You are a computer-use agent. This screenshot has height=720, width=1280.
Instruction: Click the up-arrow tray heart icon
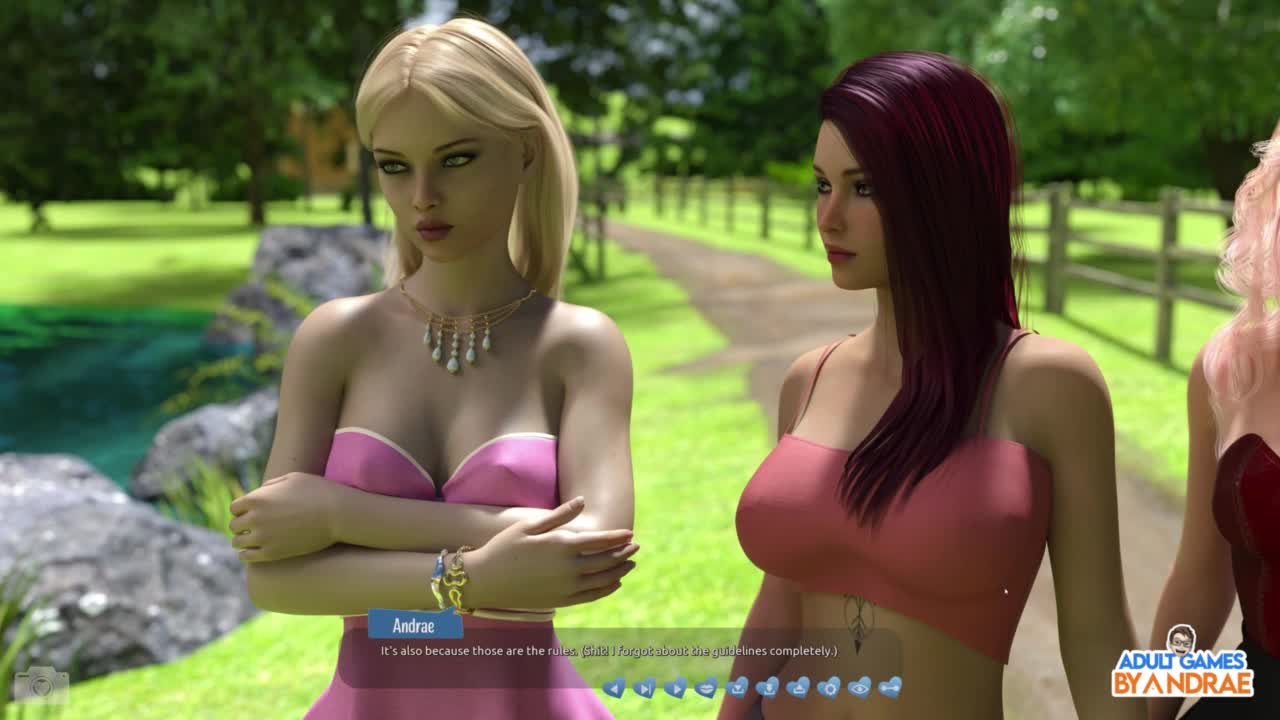point(798,687)
